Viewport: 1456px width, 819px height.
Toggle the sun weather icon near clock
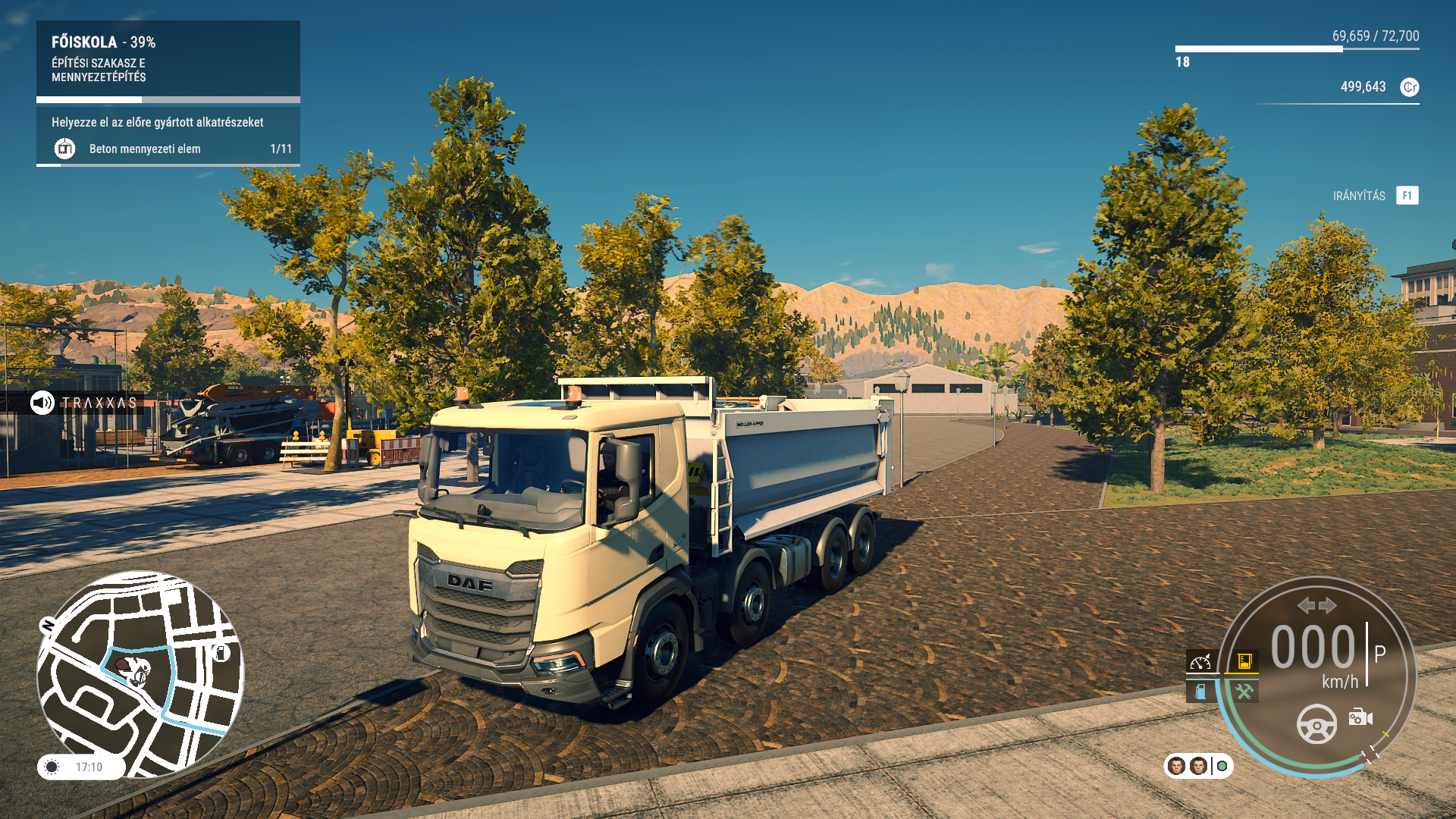click(51, 767)
